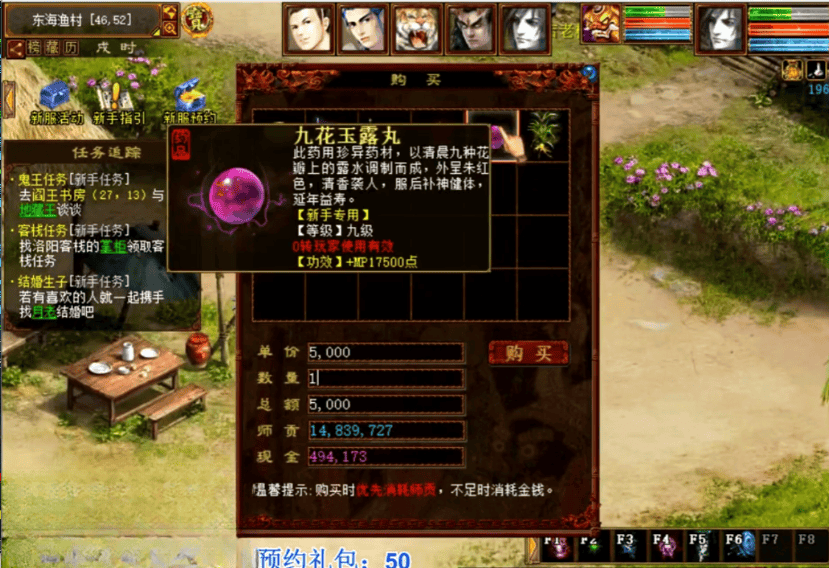
Task: Follow the 地藏王 link in the quest tracker
Action: [x=36, y=211]
